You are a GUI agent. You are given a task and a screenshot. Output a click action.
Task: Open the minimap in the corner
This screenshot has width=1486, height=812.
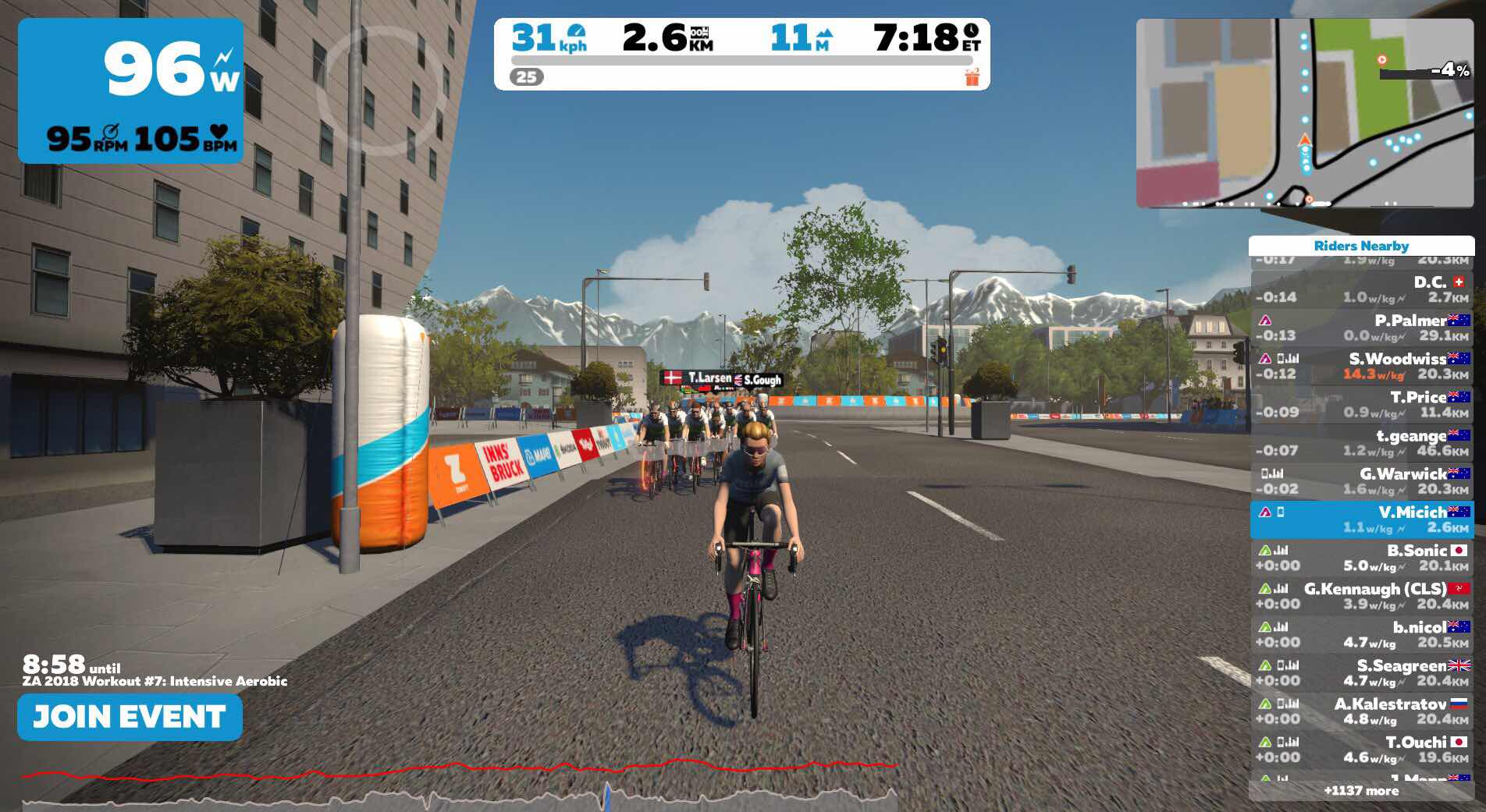tap(1303, 113)
